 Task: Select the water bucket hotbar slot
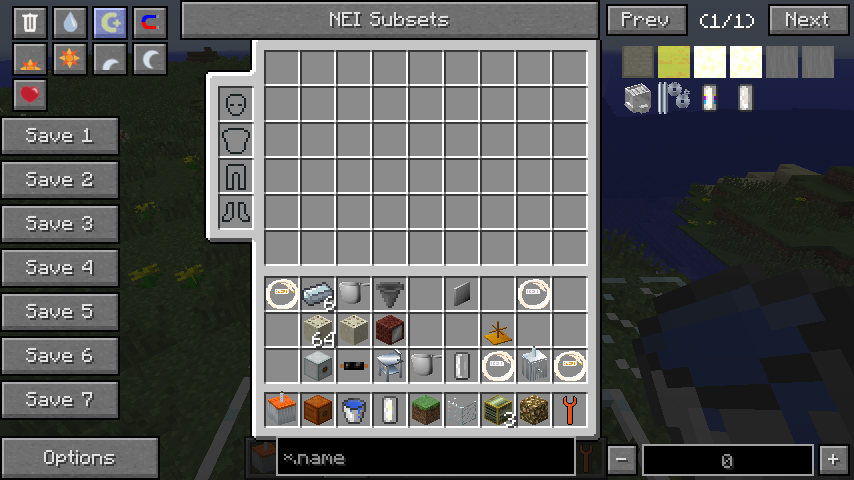click(354, 410)
